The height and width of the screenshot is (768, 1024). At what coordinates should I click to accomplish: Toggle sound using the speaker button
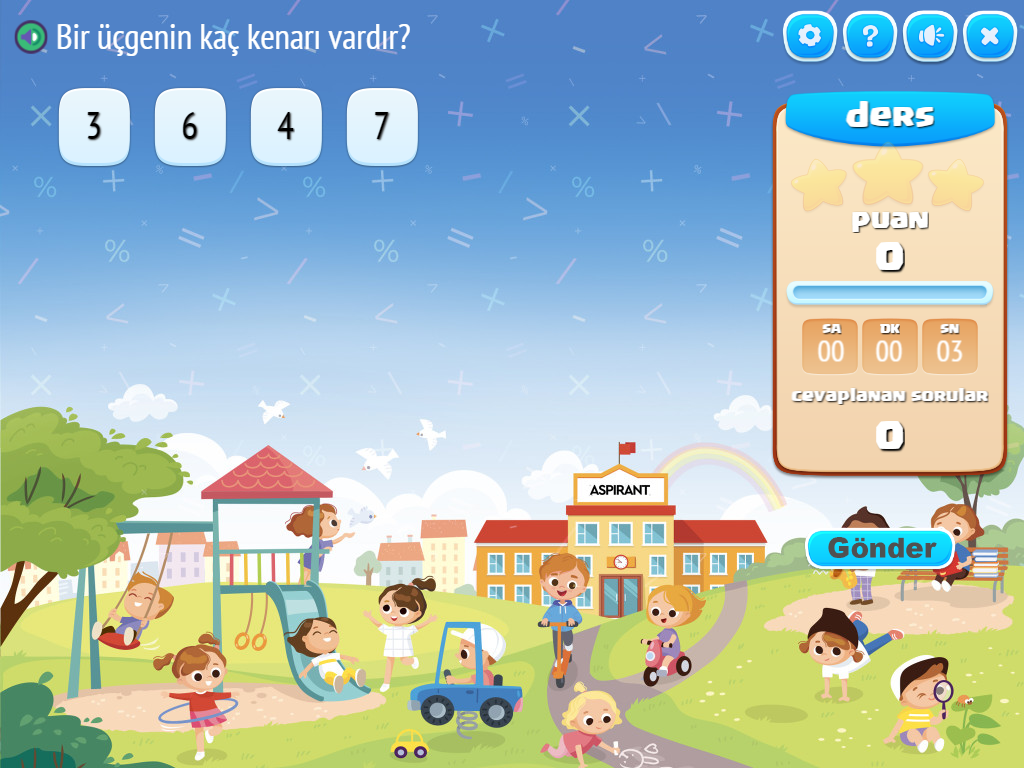tap(930, 37)
